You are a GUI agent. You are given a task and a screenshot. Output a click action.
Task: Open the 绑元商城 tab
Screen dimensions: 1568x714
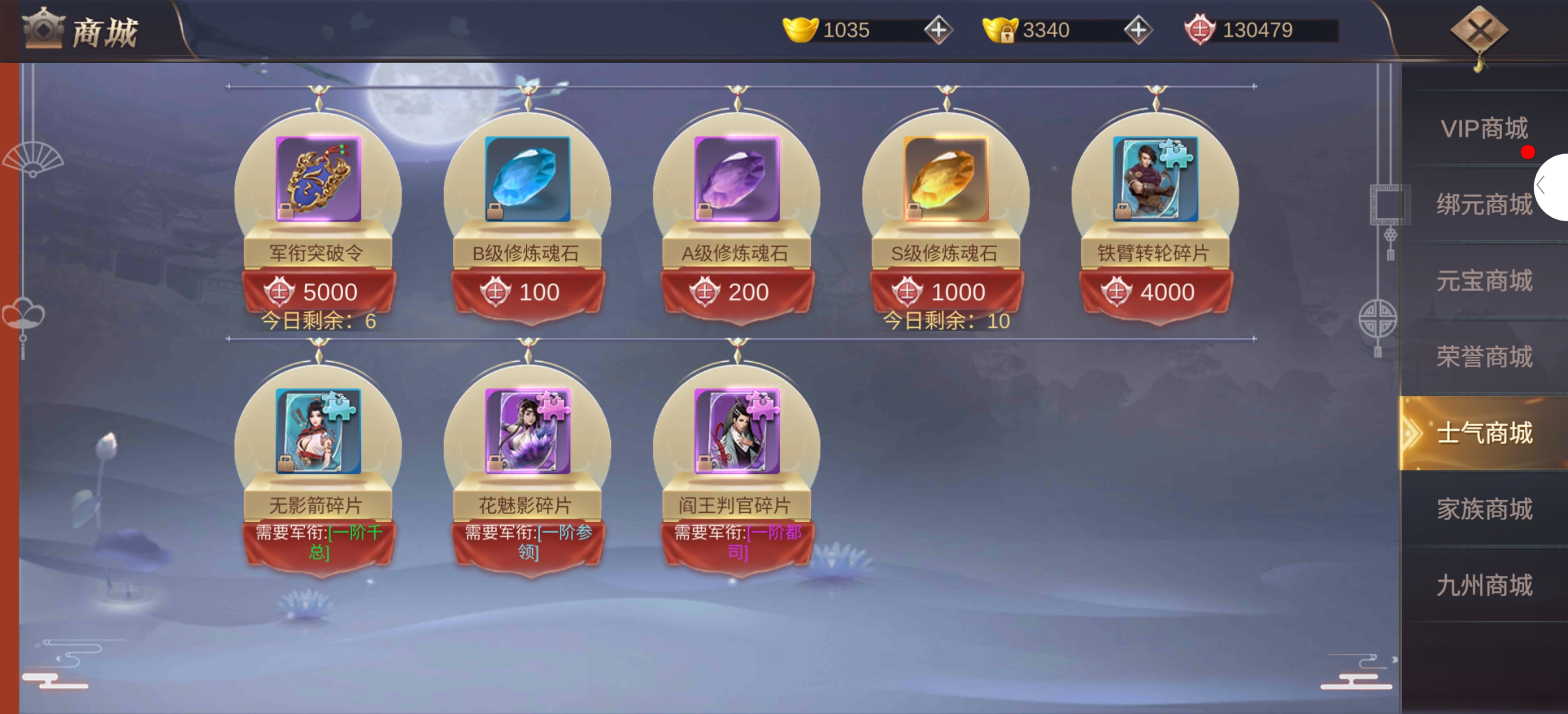click(1483, 205)
